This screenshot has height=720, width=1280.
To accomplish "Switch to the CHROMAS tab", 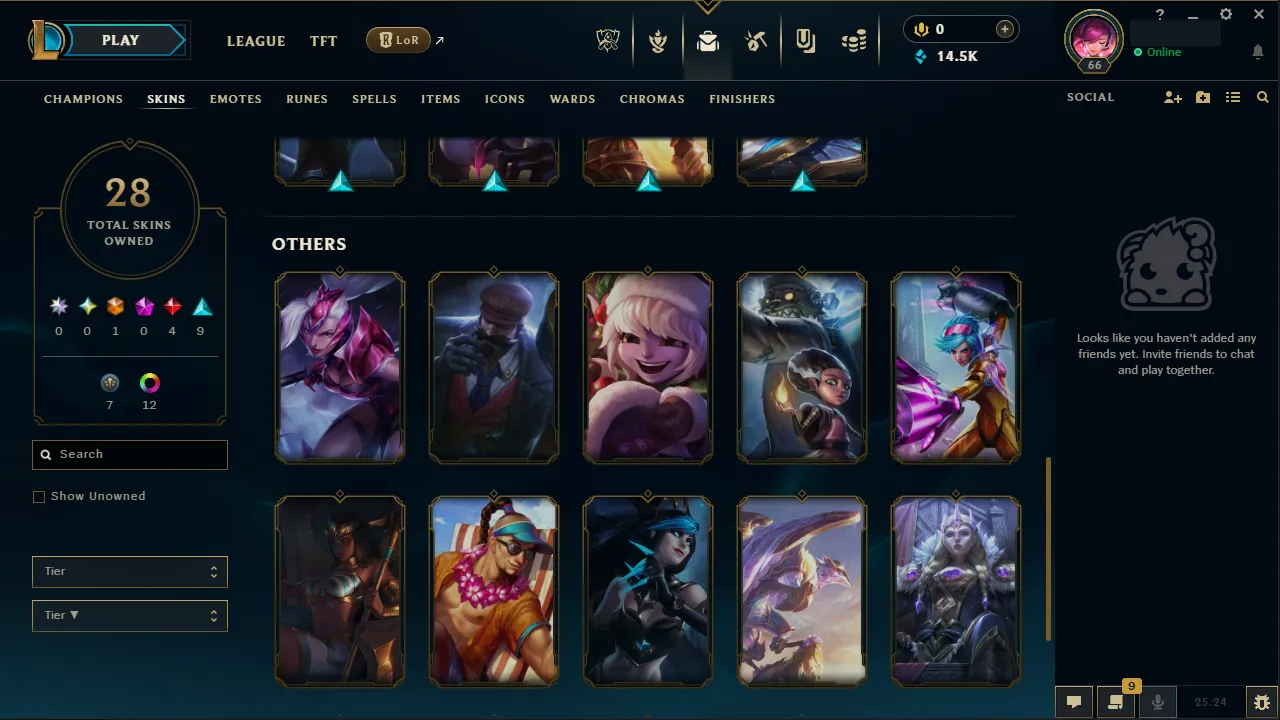I will (x=652, y=99).
